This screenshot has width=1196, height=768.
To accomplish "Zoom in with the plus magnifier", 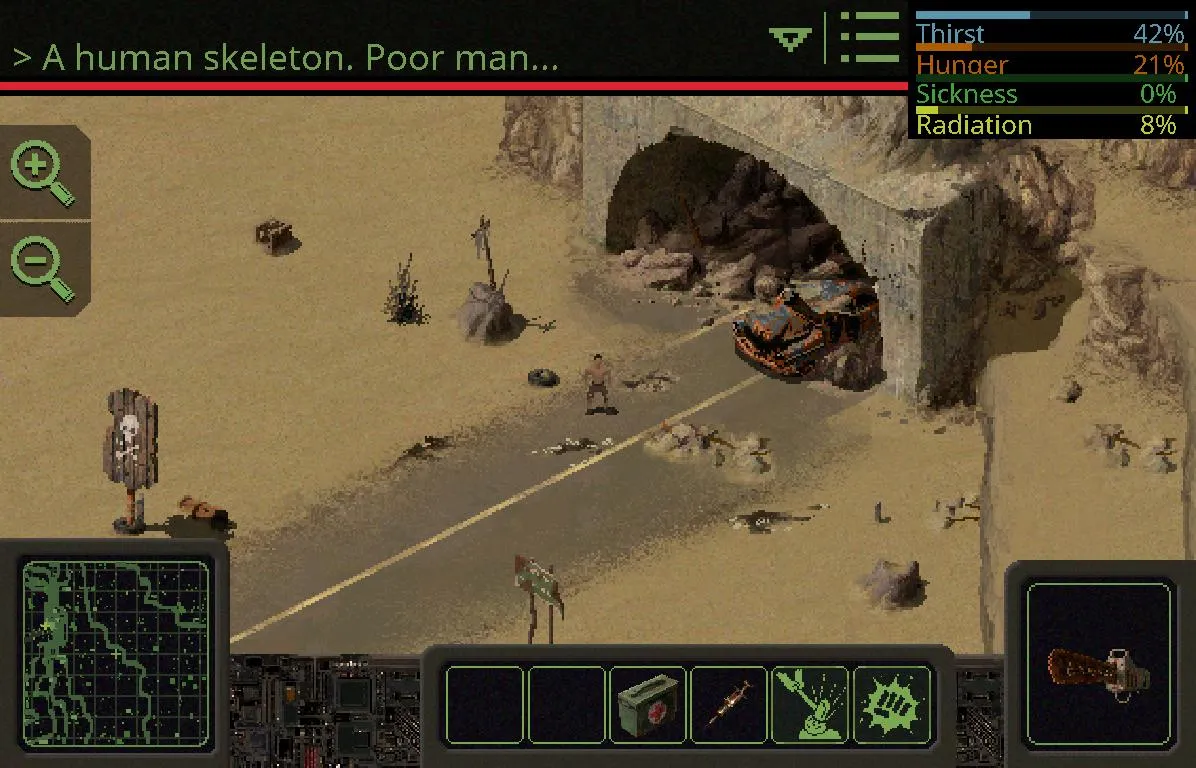I will point(42,173).
